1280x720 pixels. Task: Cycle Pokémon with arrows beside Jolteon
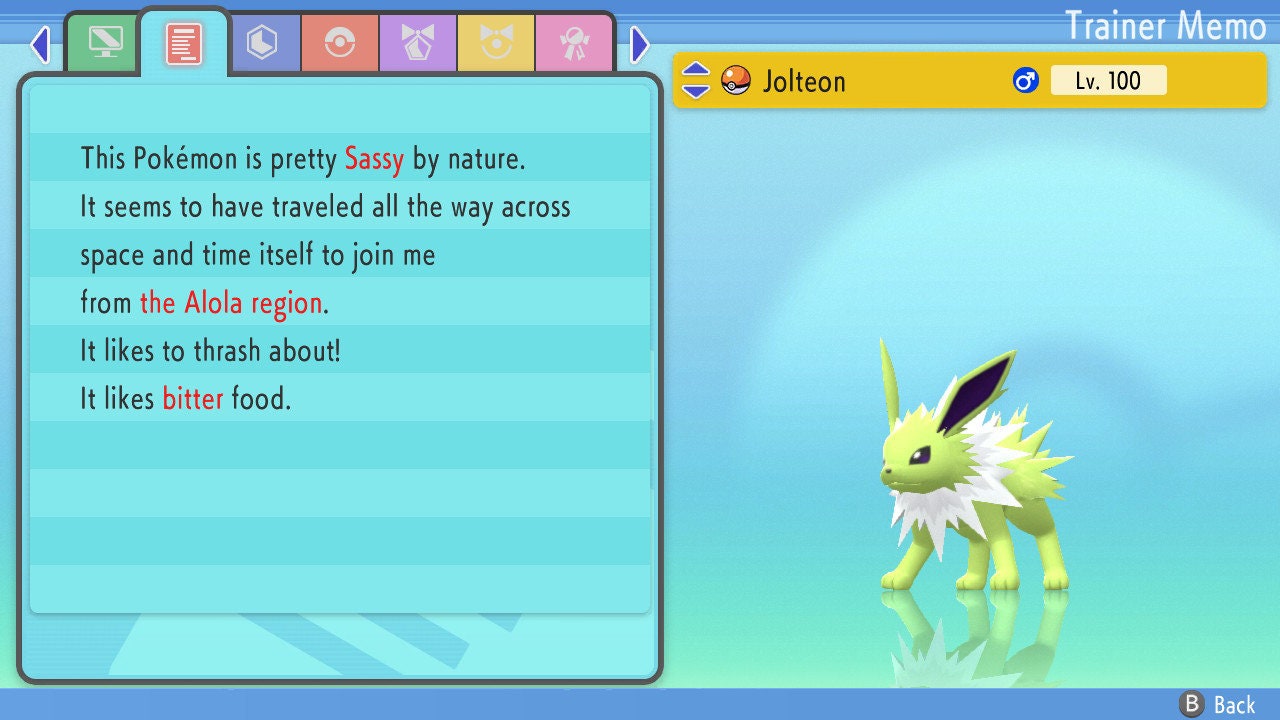695,80
